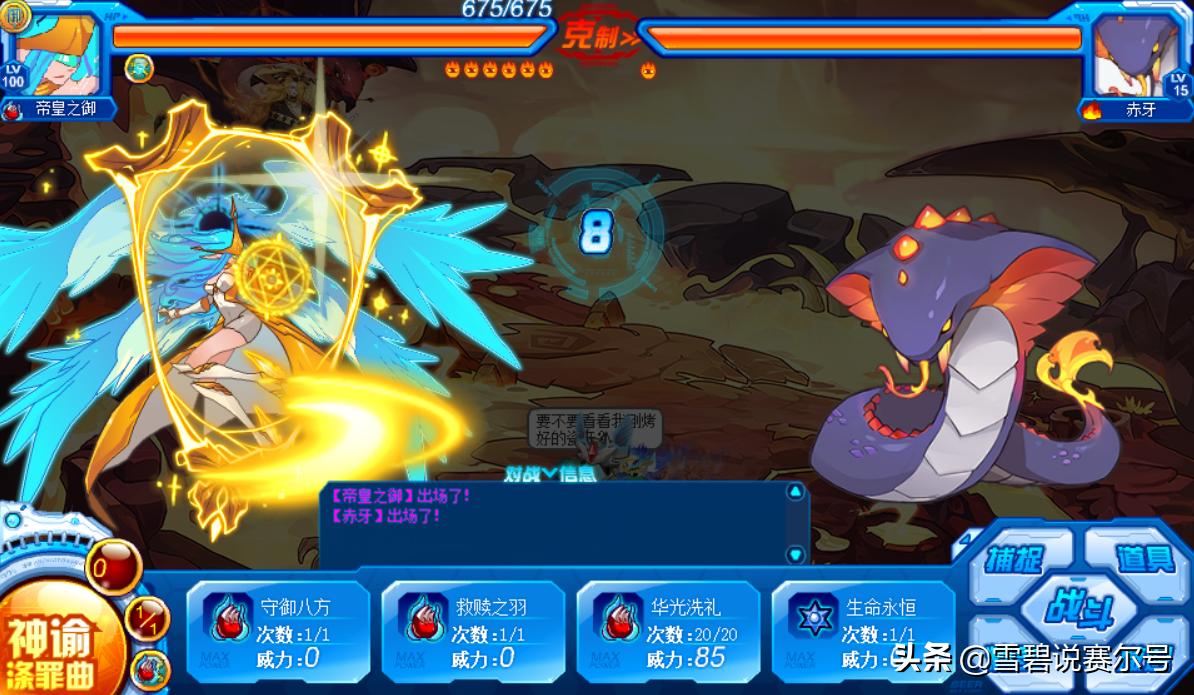
Task: Open the 捕捉 capture option
Action: (1013, 559)
